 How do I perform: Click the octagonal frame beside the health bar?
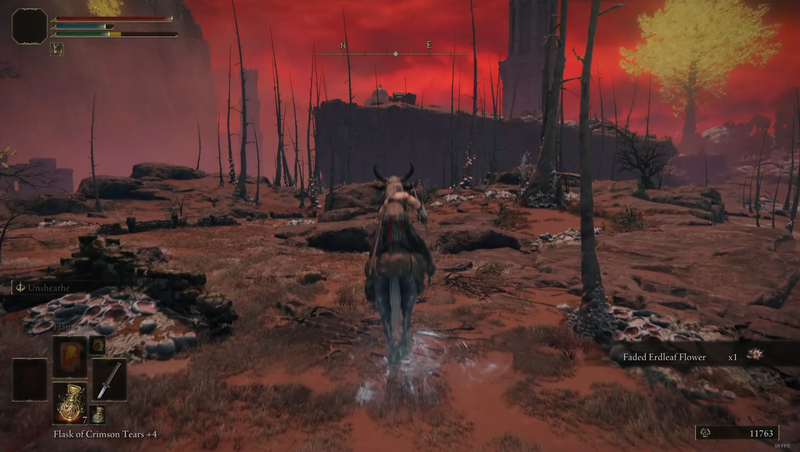(29, 26)
